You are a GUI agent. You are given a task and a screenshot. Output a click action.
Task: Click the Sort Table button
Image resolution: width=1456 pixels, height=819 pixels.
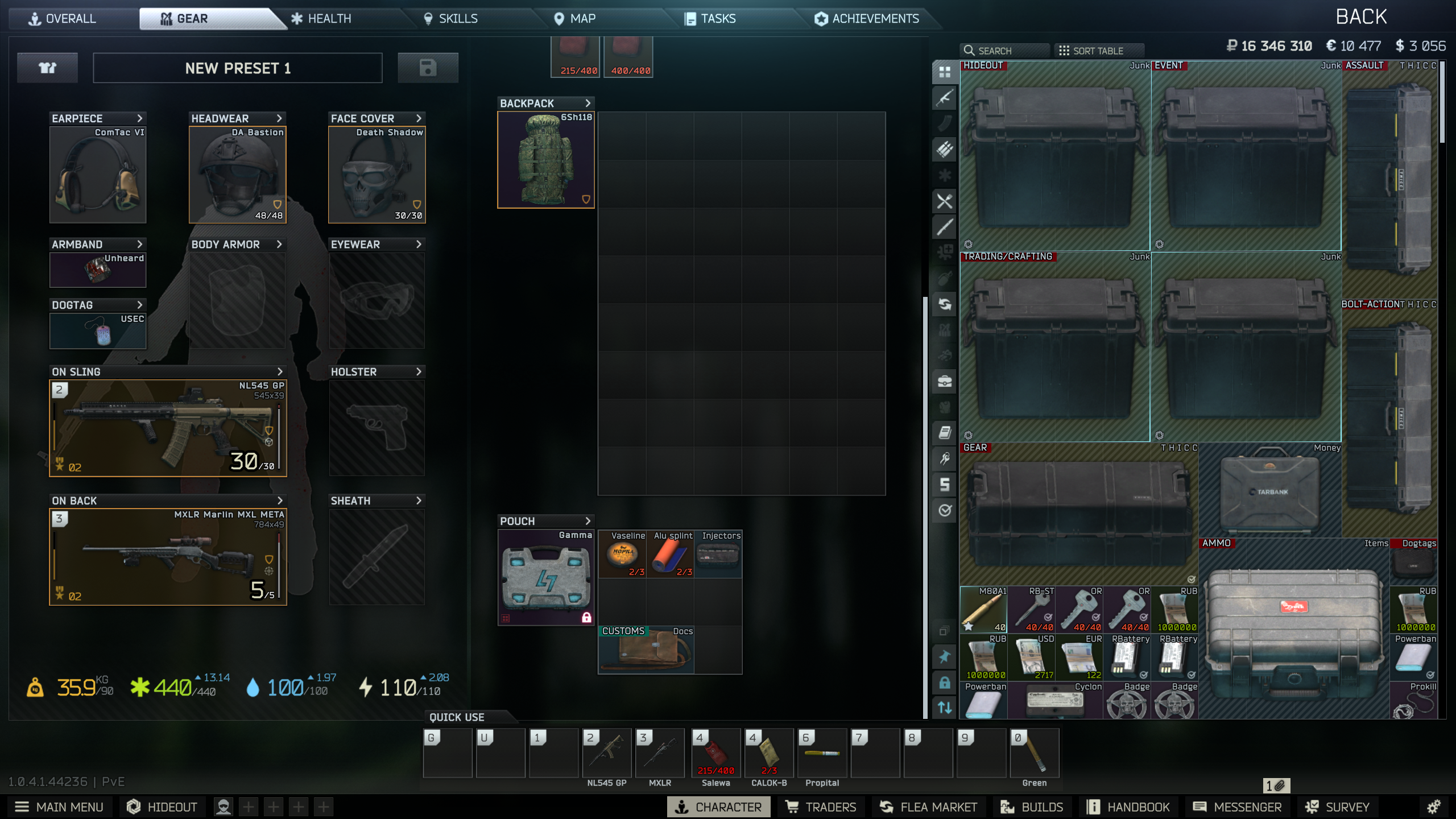[1091, 51]
